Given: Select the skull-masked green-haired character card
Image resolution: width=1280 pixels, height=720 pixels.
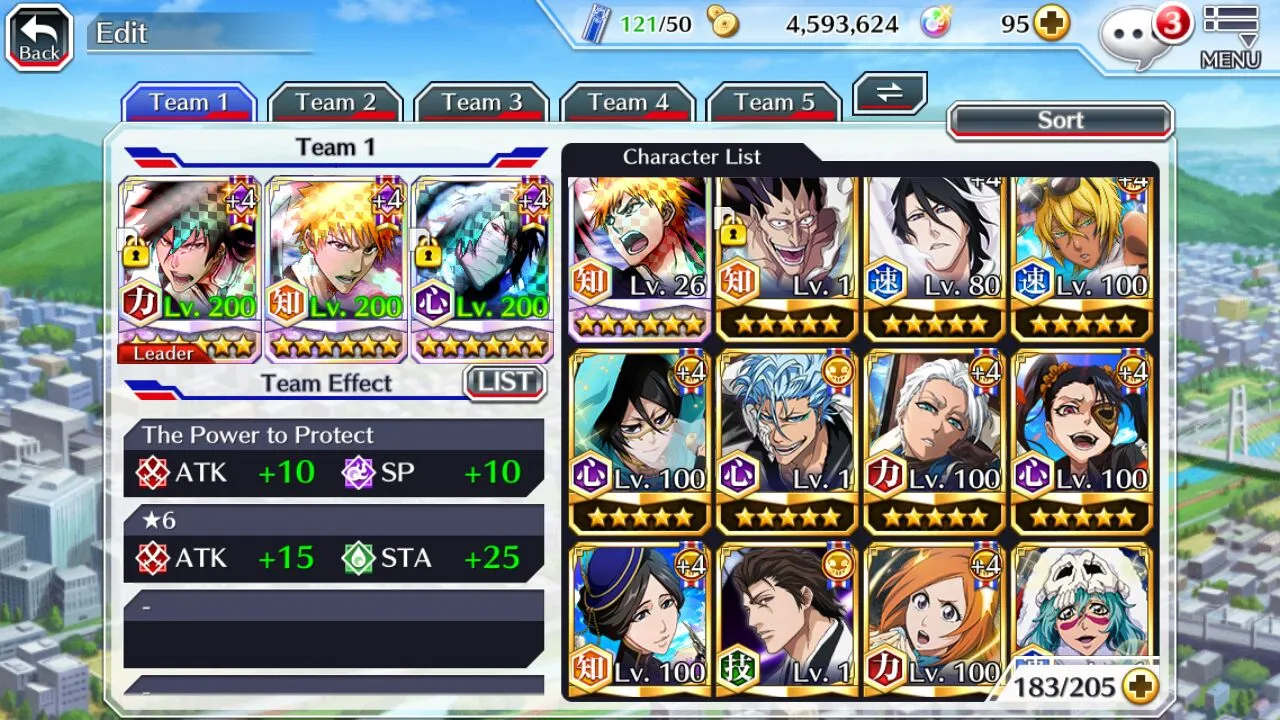Looking at the screenshot, I should coord(1082,610).
